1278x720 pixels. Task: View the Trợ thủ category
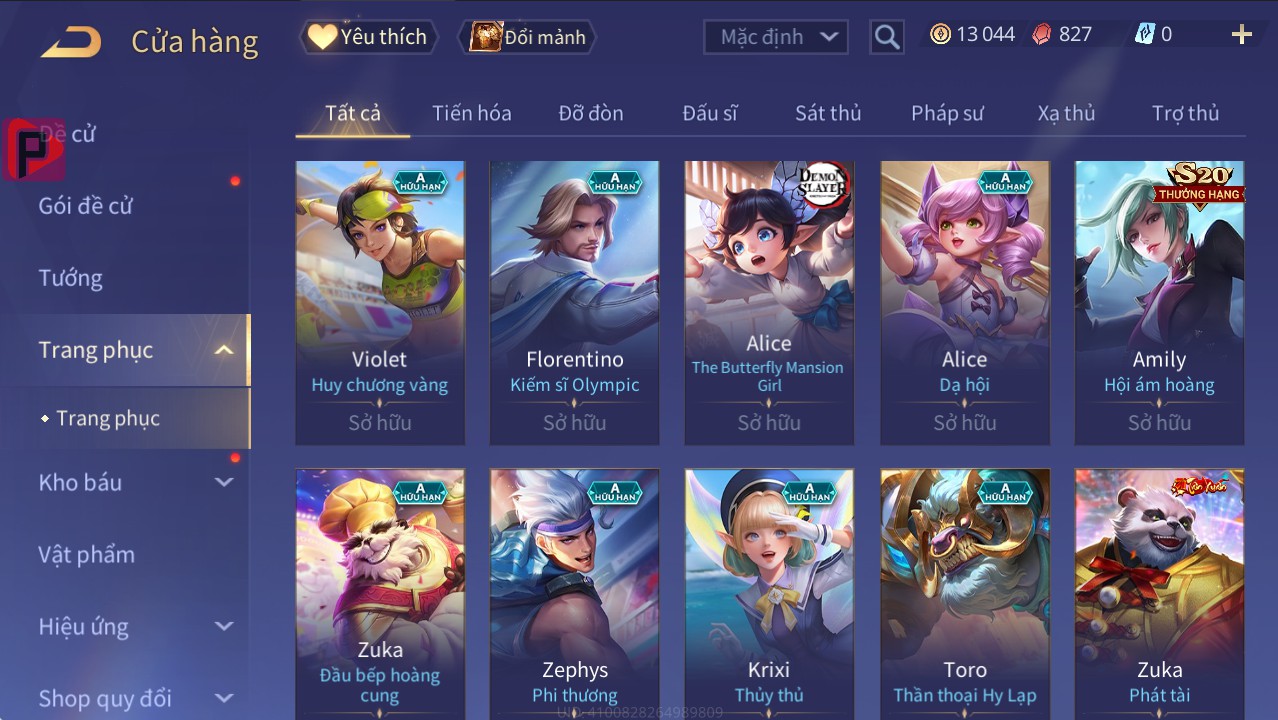pos(1185,113)
